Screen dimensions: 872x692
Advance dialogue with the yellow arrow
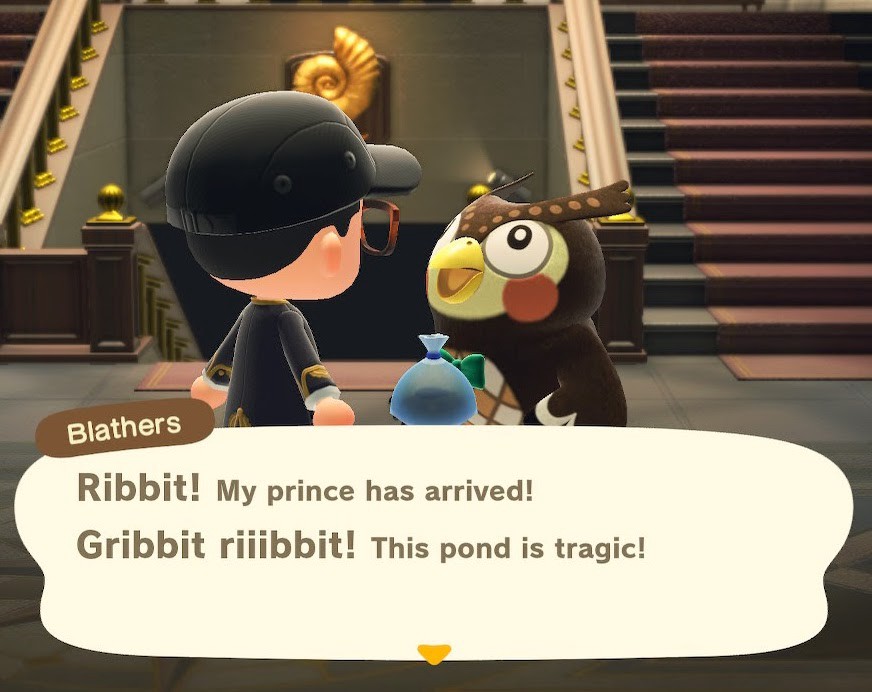pyautogui.click(x=433, y=654)
